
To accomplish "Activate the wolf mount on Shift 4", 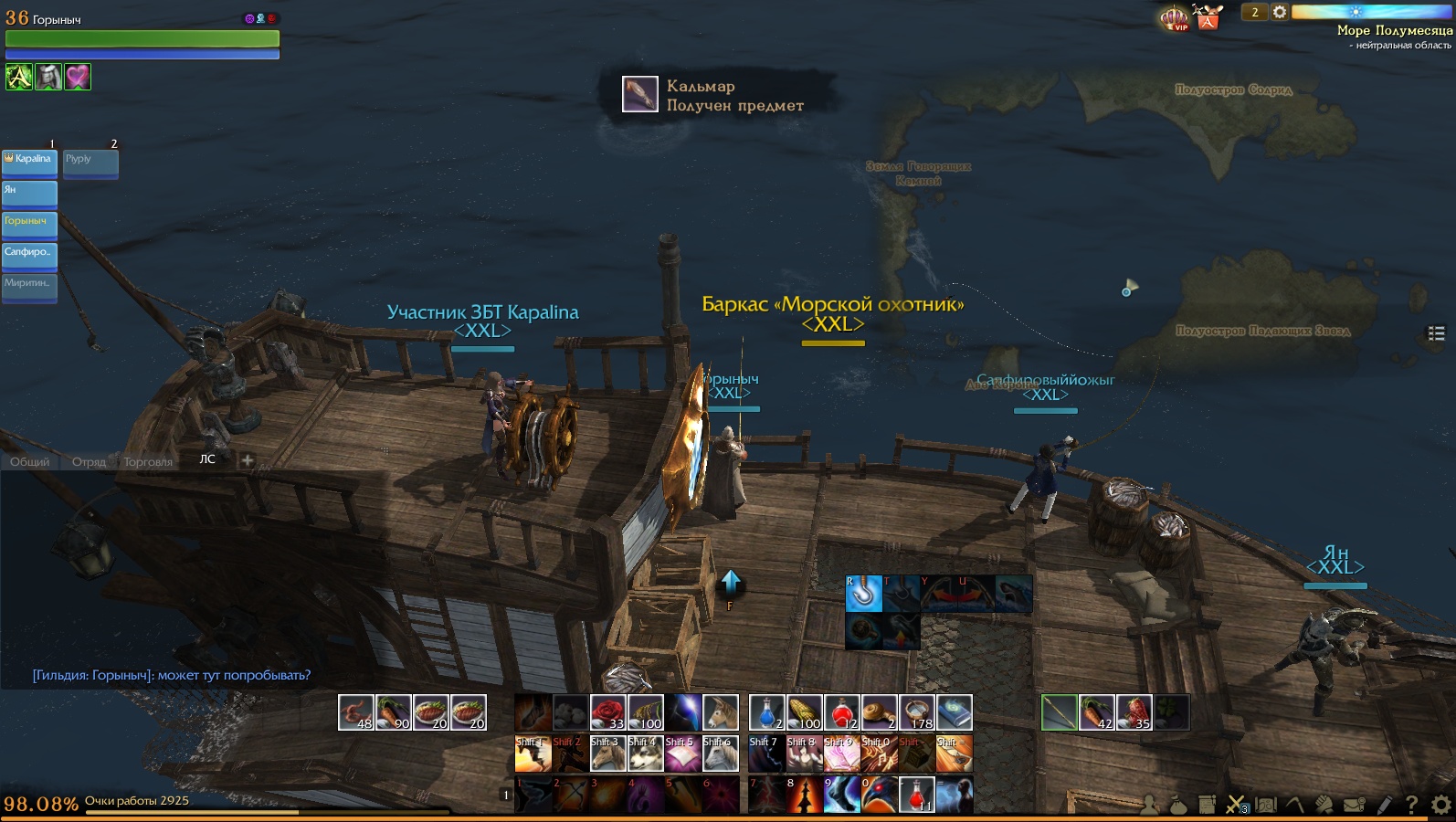I will (645, 754).
